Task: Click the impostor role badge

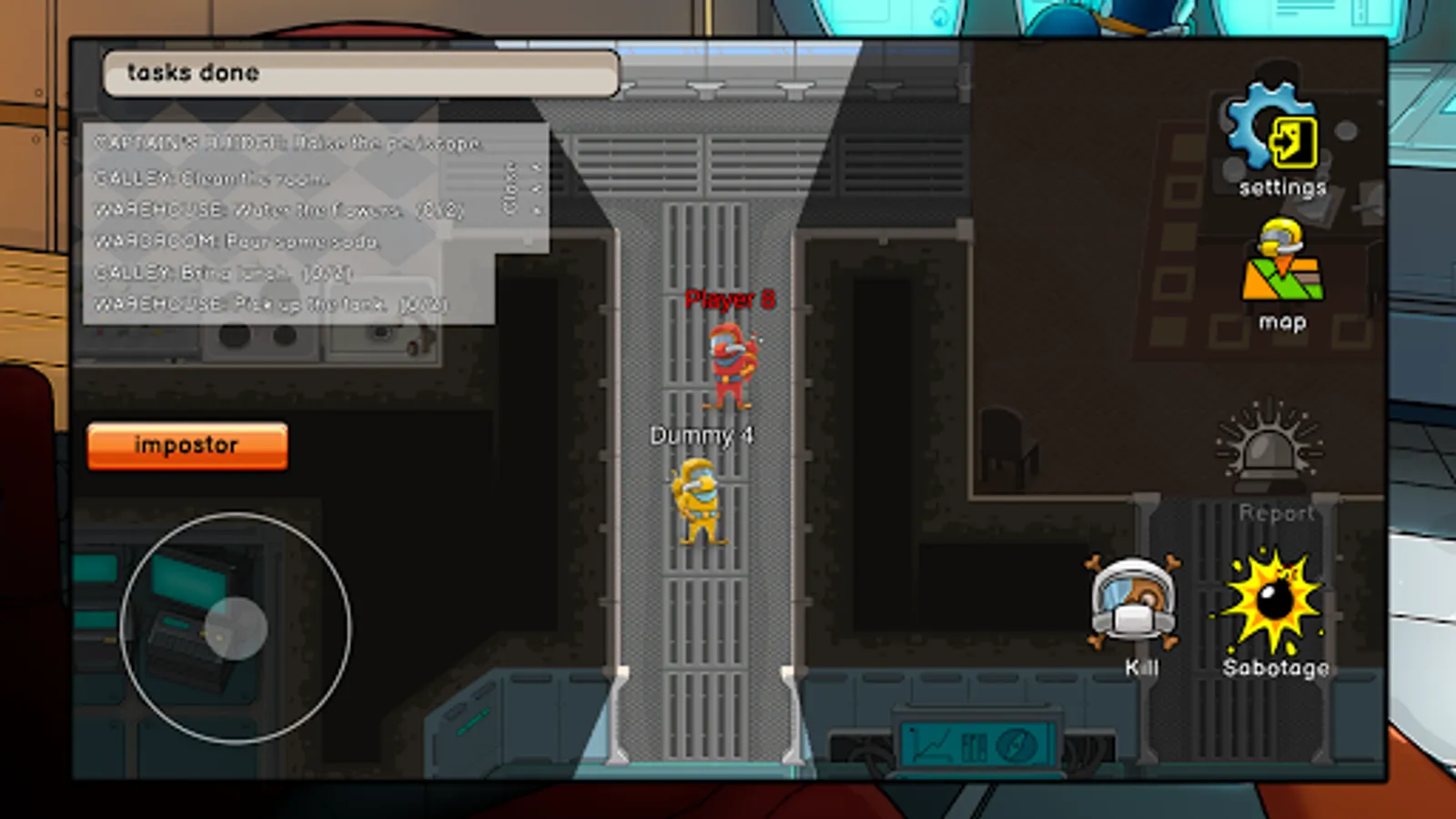Action: click(x=187, y=445)
